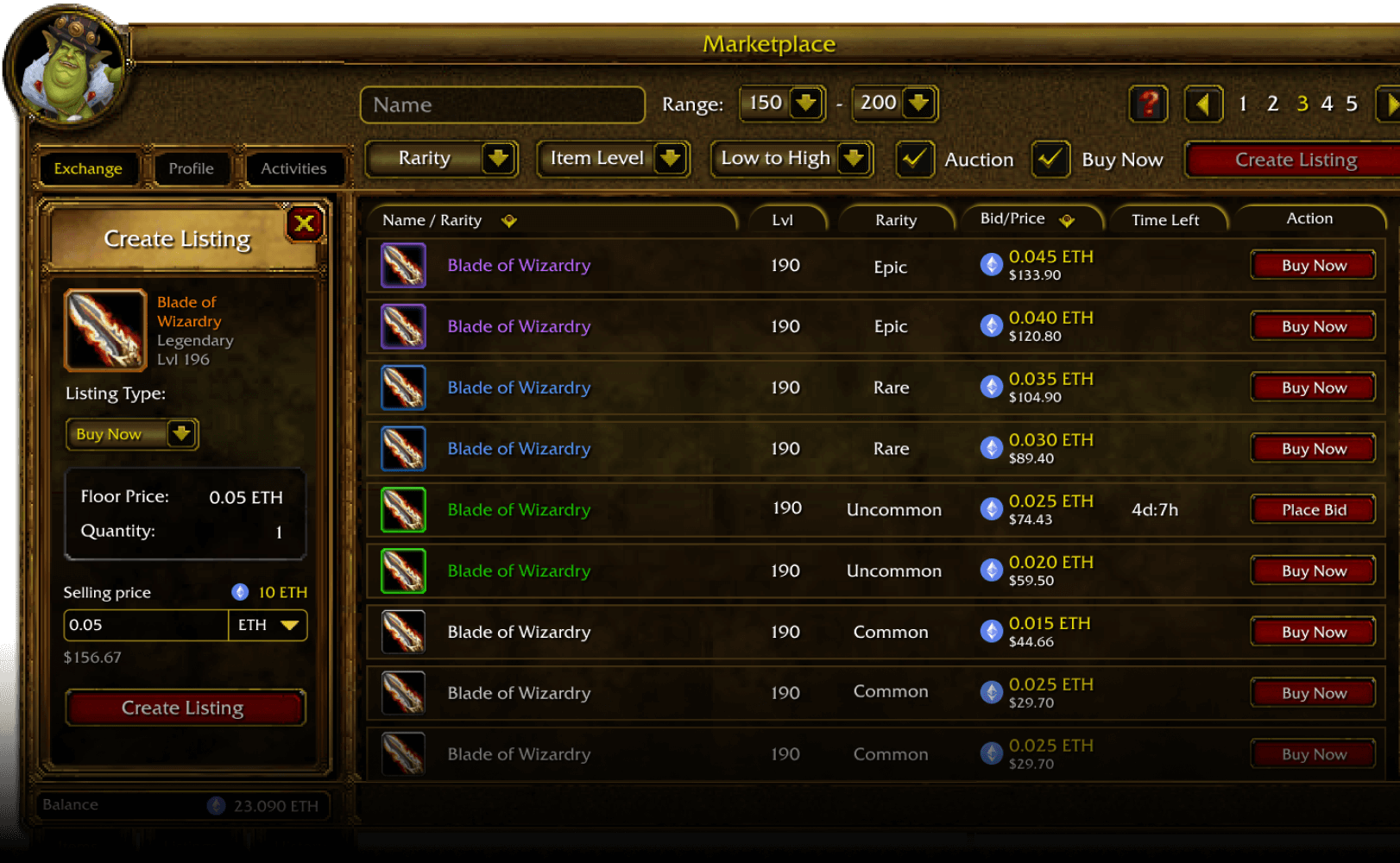Screen dimensions: 1400x863
Task: Click the Legendary blade thumbnail in Create Listing panel
Action: coord(104,330)
